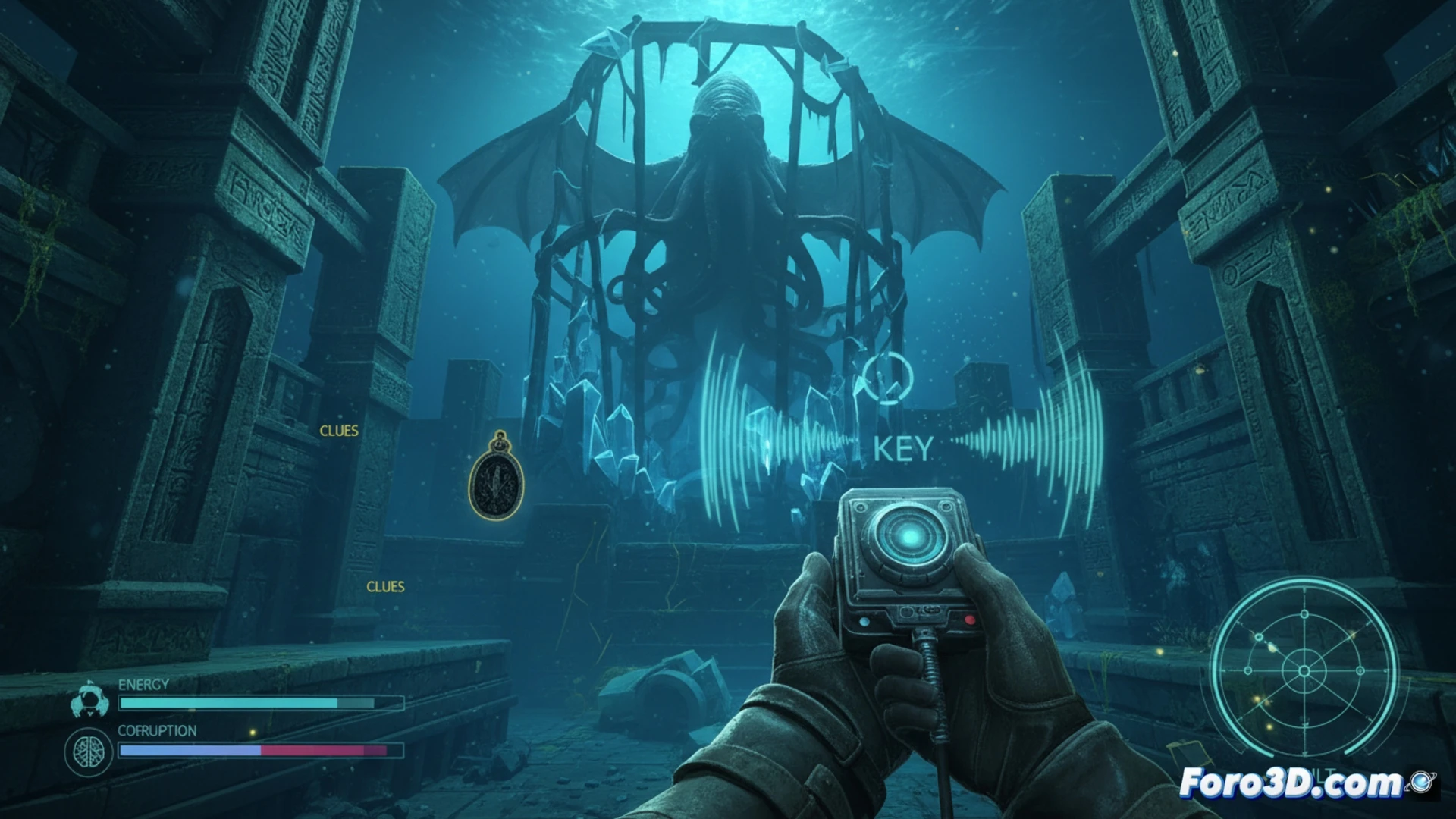Click the ENERGY label text
This screenshot has width=1456, height=819.
[x=143, y=685]
